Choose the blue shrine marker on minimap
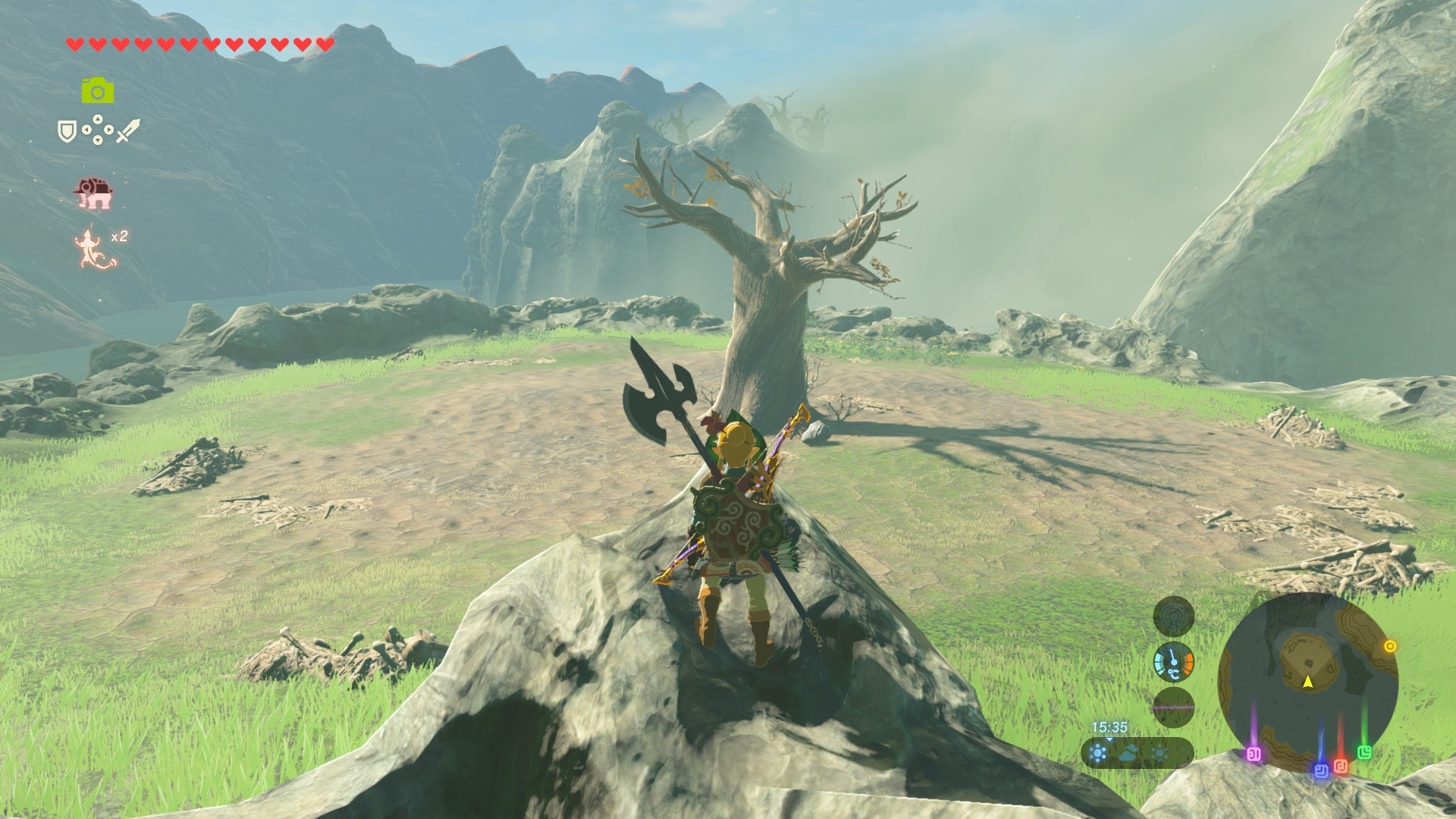The image size is (1456, 819). 1321,770
